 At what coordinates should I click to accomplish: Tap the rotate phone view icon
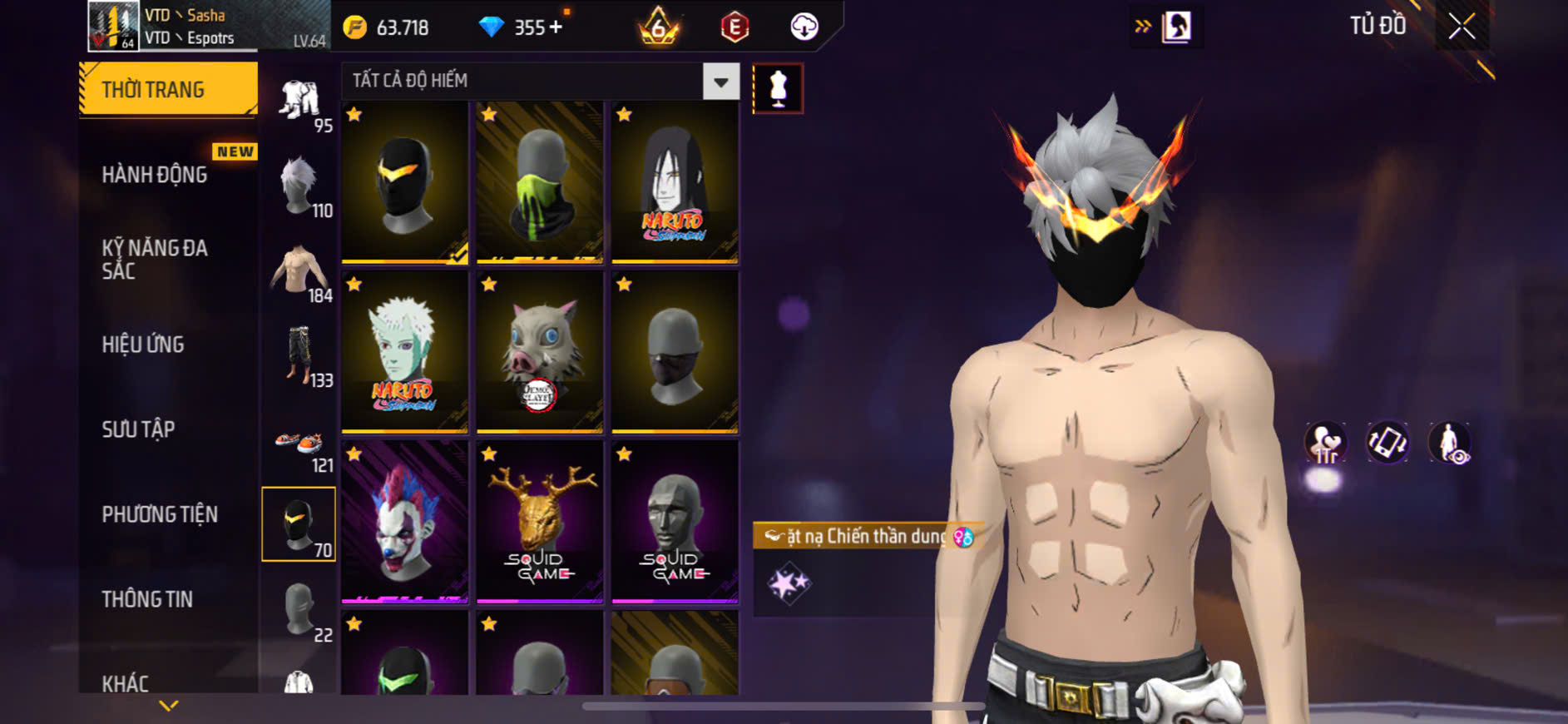(x=1387, y=443)
